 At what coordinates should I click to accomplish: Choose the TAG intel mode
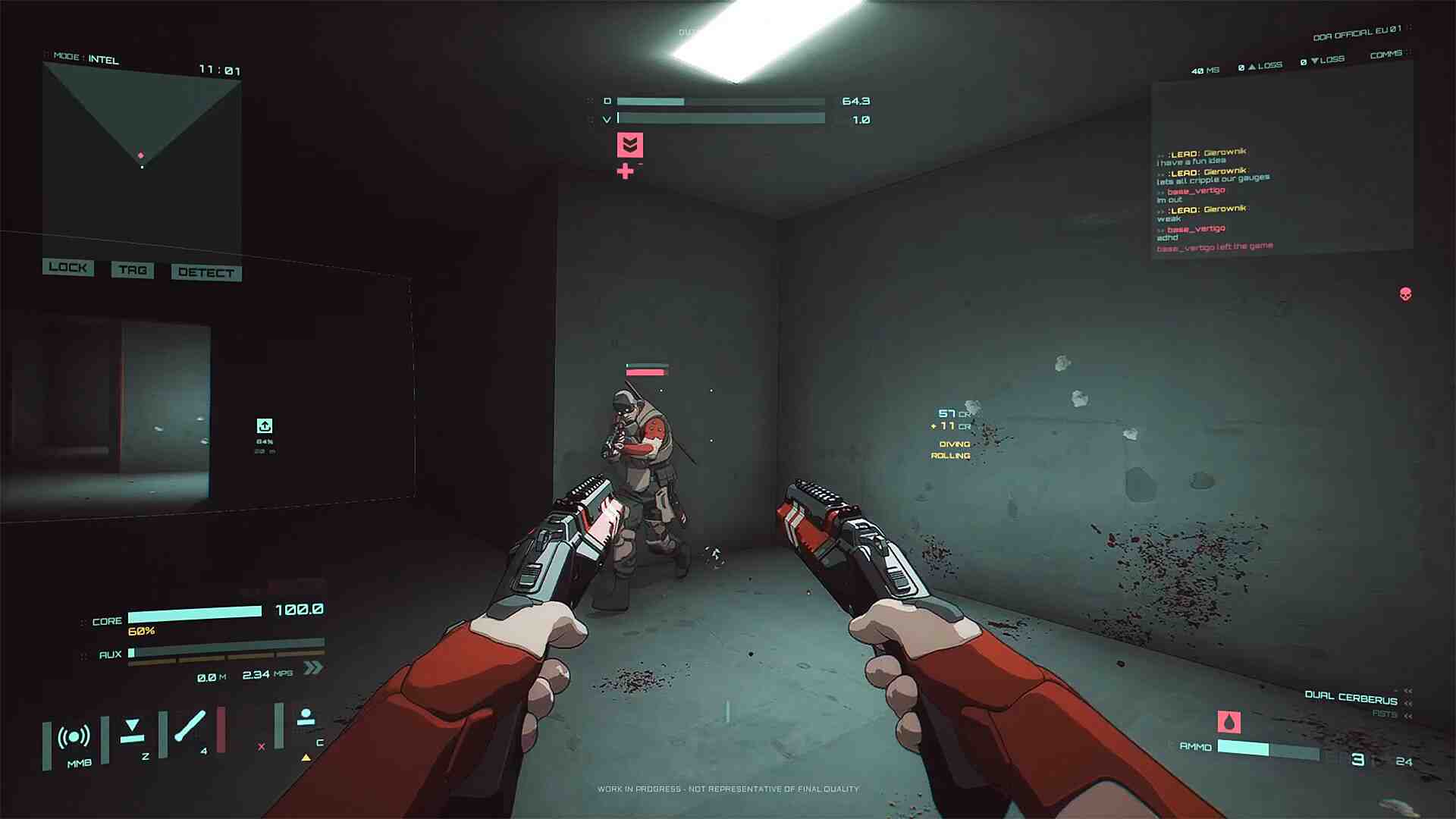click(133, 270)
